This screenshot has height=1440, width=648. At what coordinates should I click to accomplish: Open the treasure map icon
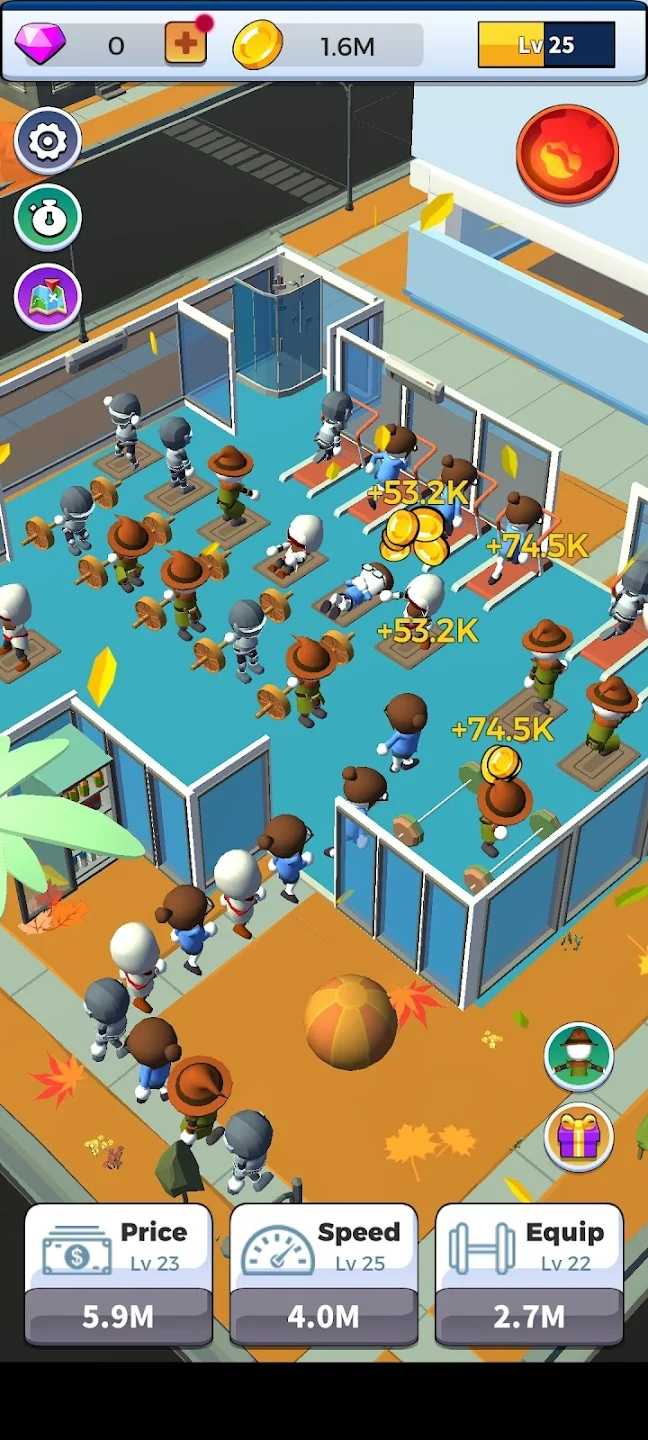pyautogui.click(x=47, y=297)
